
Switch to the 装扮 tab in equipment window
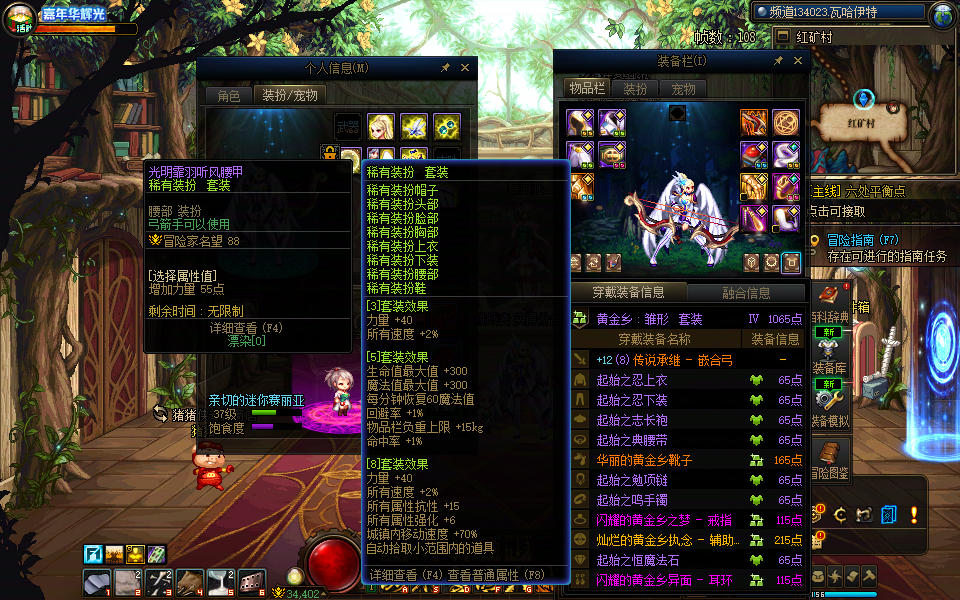click(x=635, y=88)
